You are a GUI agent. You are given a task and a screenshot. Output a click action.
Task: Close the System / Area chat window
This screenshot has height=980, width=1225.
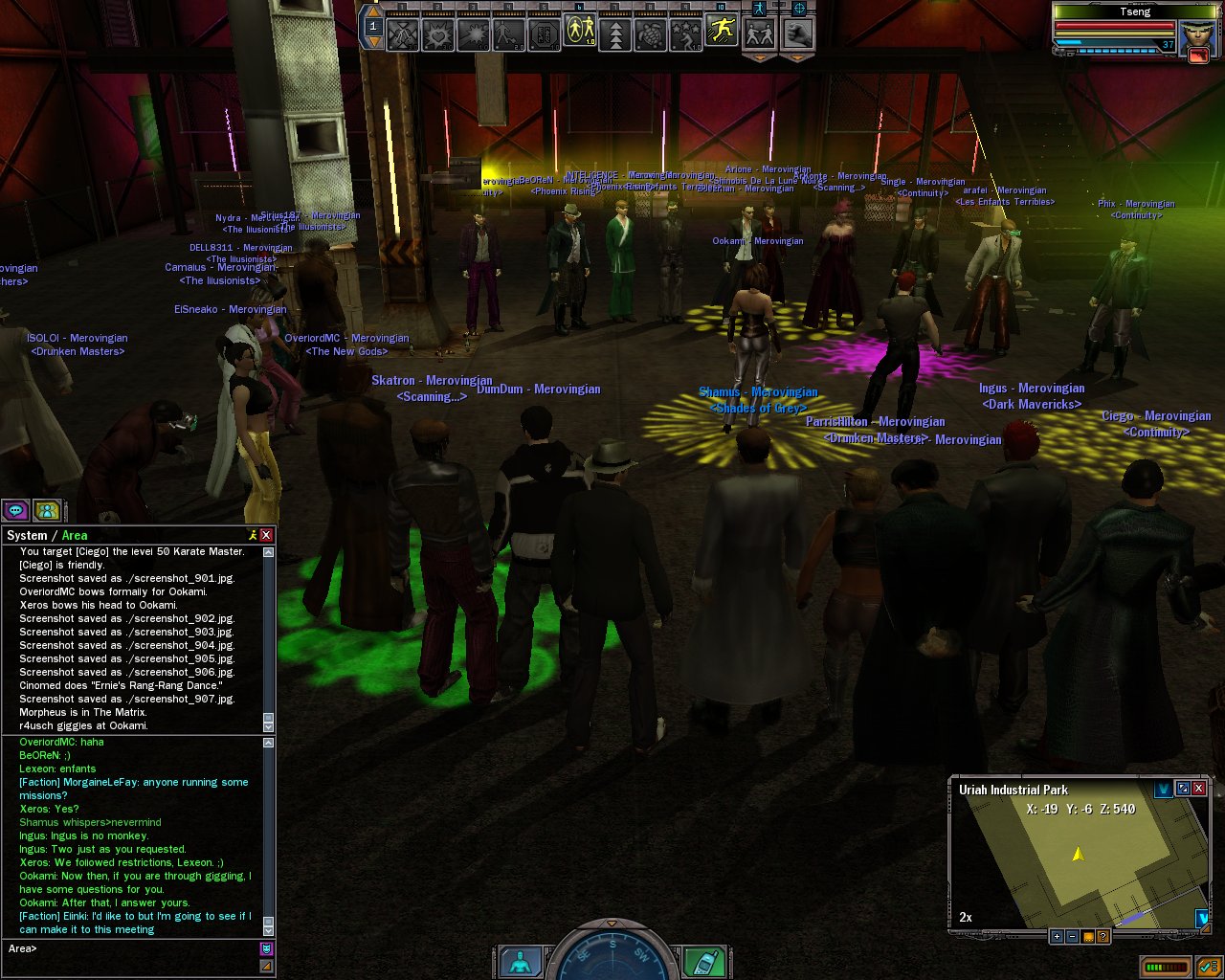(x=266, y=535)
